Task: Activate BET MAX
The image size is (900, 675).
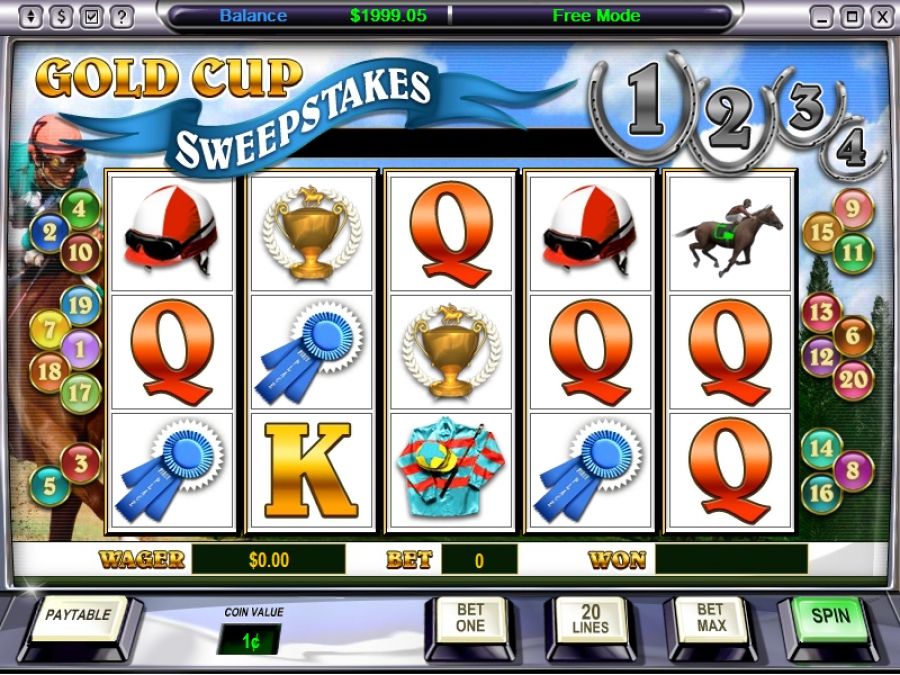Action: tap(709, 617)
